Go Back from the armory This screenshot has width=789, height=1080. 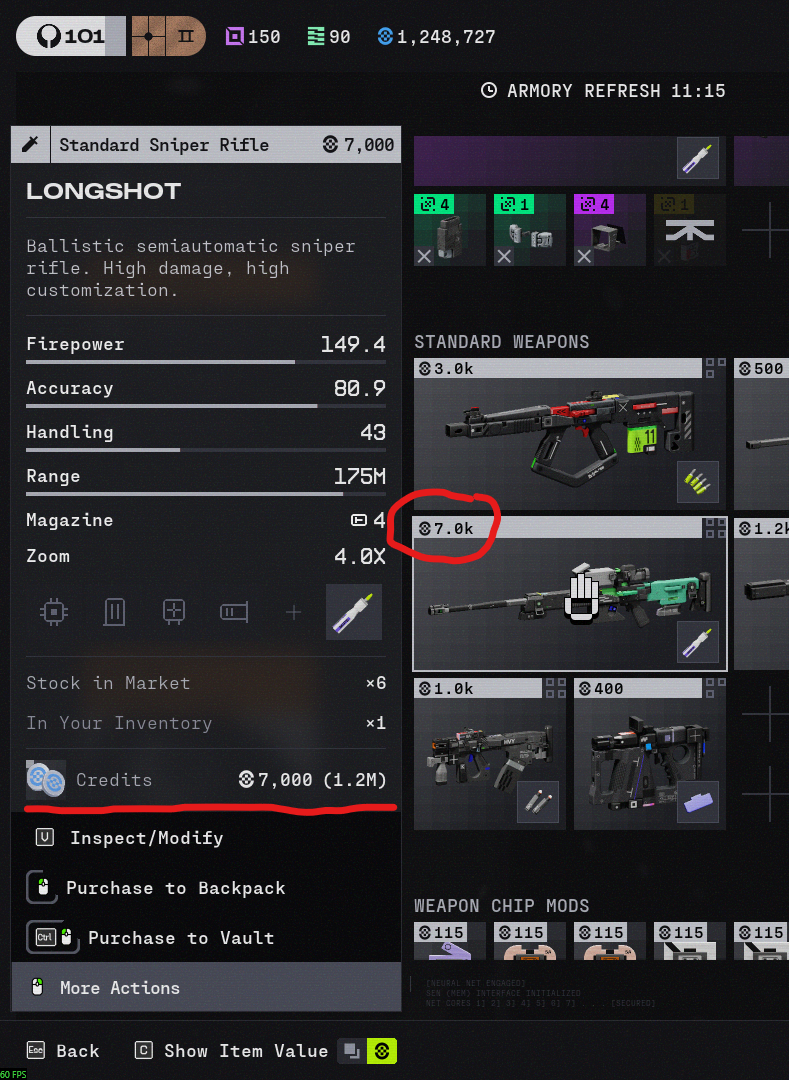[x=63, y=1051]
